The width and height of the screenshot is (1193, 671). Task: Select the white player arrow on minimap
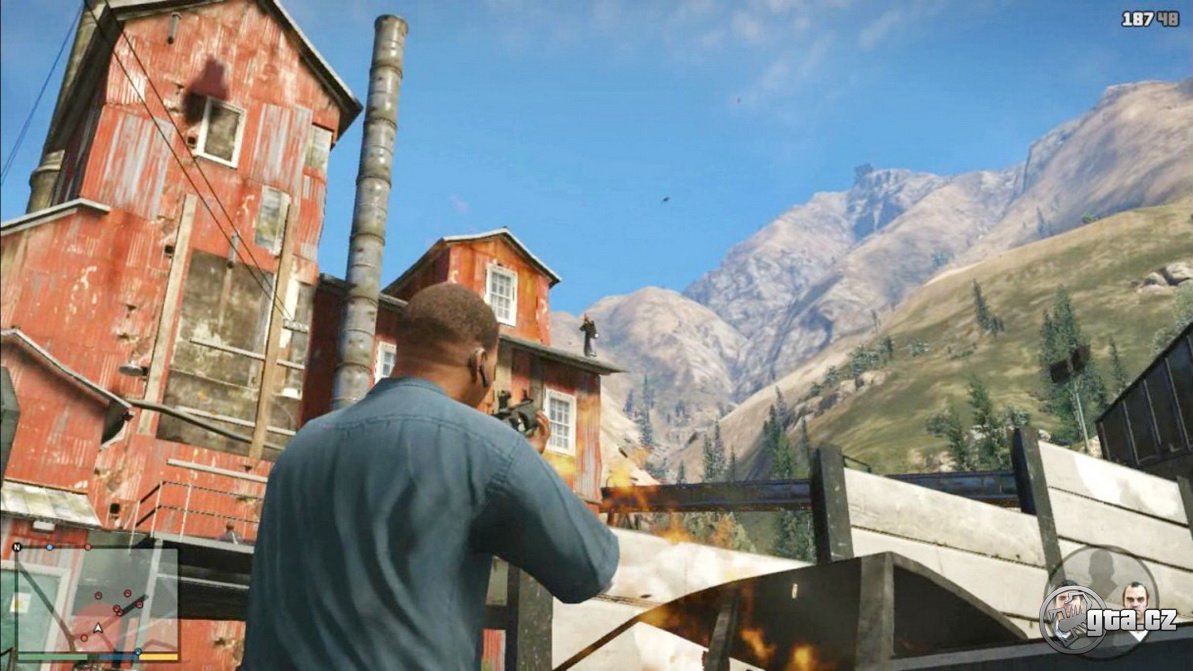pyautogui.click(x=98, y=629)
